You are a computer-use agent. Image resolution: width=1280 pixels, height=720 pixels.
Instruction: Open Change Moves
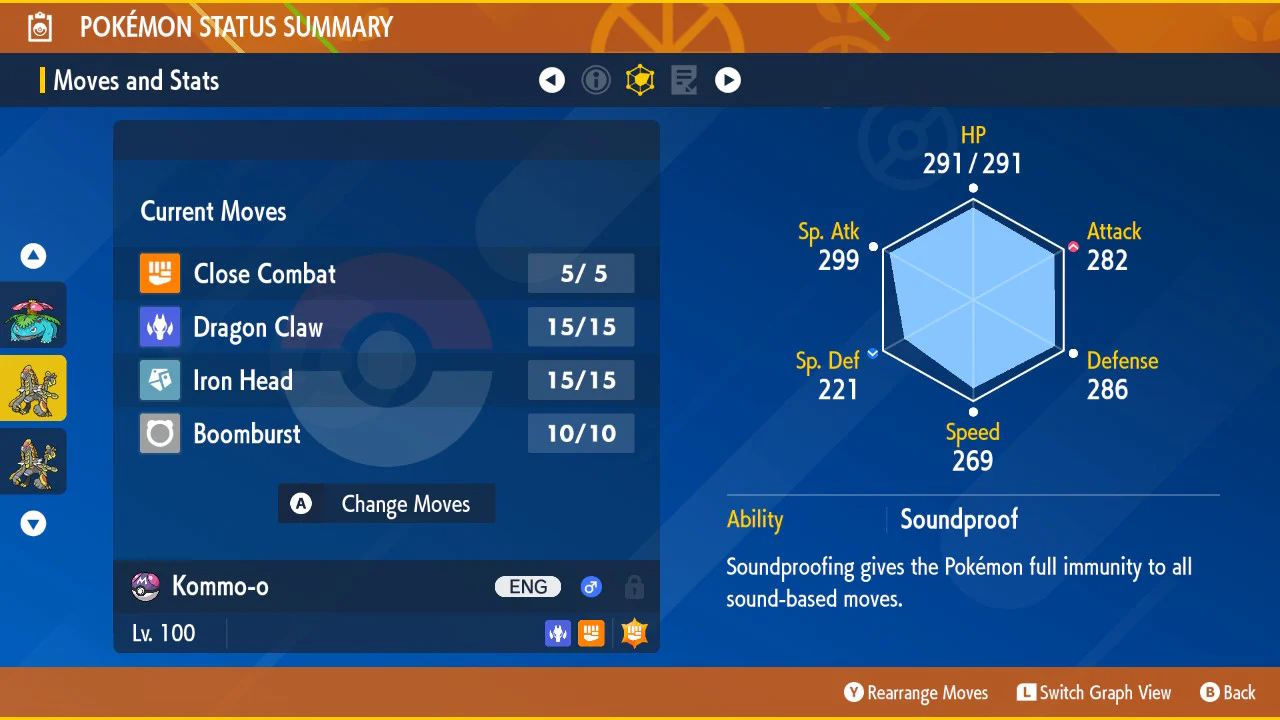point(386,504)
